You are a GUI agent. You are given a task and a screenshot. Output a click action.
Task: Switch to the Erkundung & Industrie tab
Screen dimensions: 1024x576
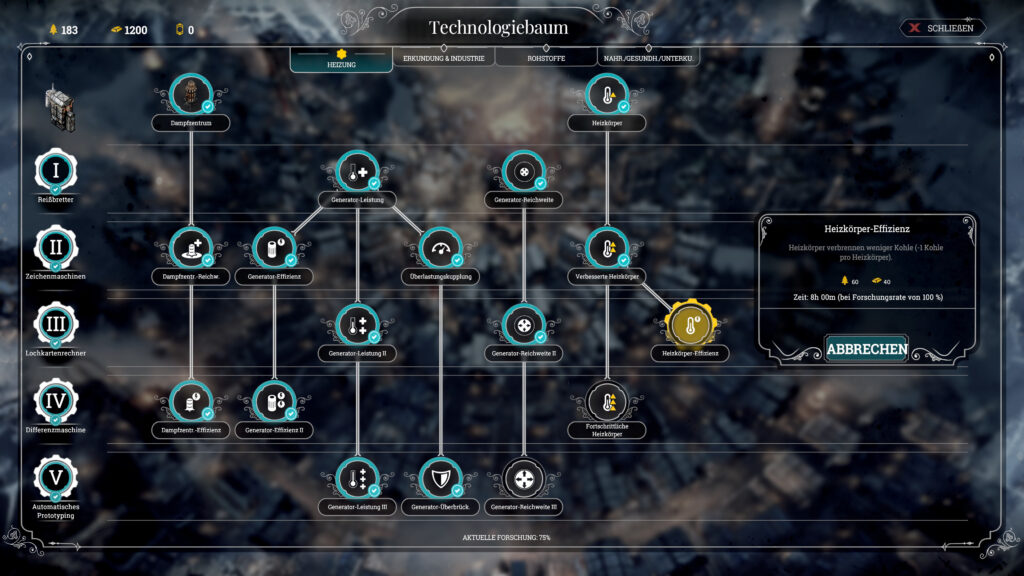[x=443, y=59]
